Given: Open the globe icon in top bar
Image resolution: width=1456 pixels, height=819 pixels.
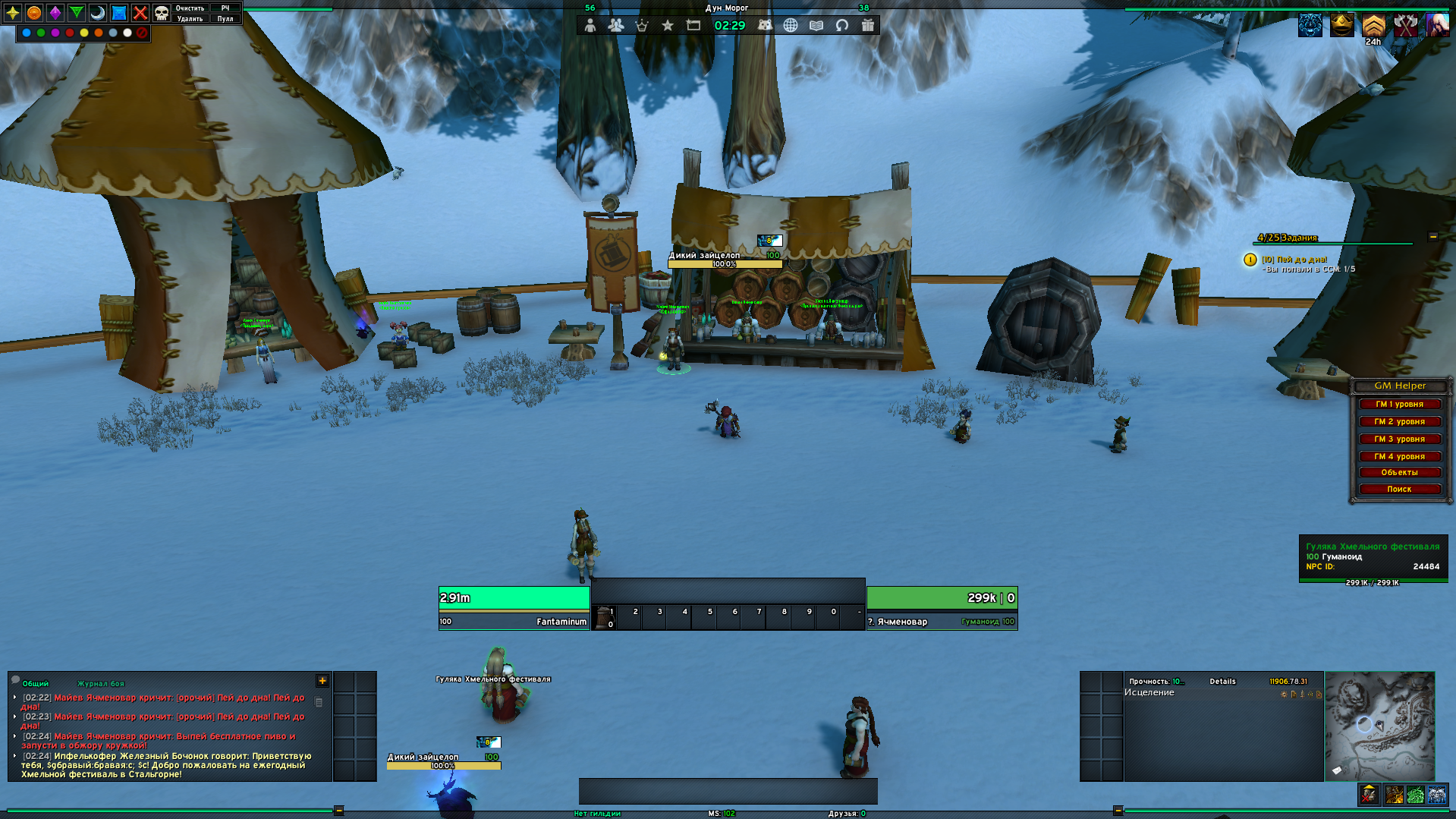Looking at the screenshot, I should pos(791,25).
